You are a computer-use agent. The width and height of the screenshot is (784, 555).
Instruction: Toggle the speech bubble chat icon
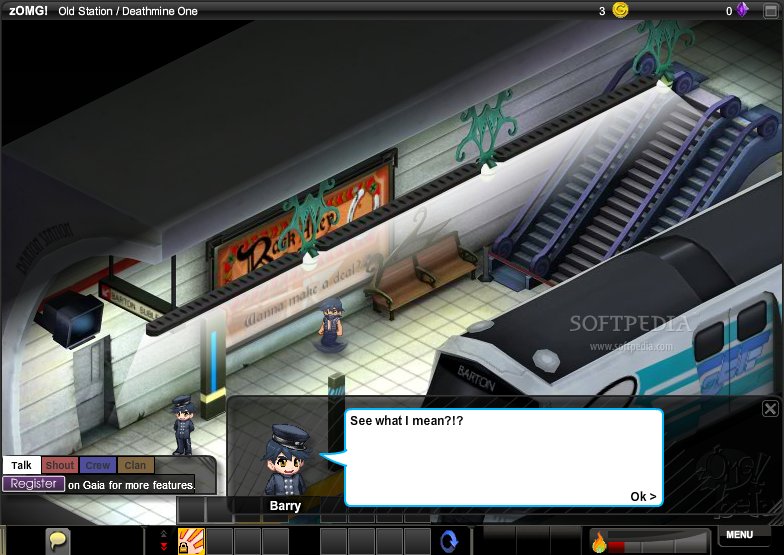click(59, 541)
